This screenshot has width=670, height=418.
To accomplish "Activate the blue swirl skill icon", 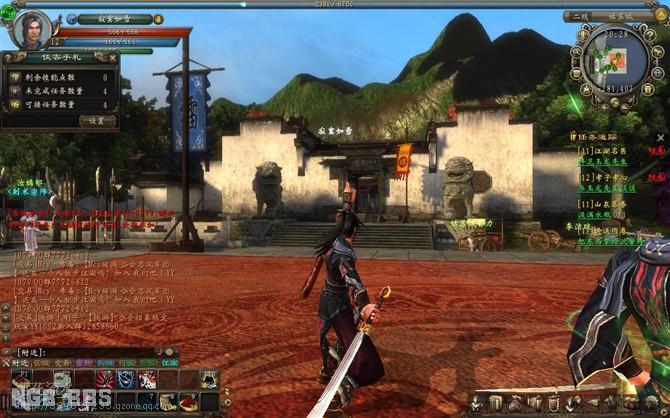I will 126,380.
